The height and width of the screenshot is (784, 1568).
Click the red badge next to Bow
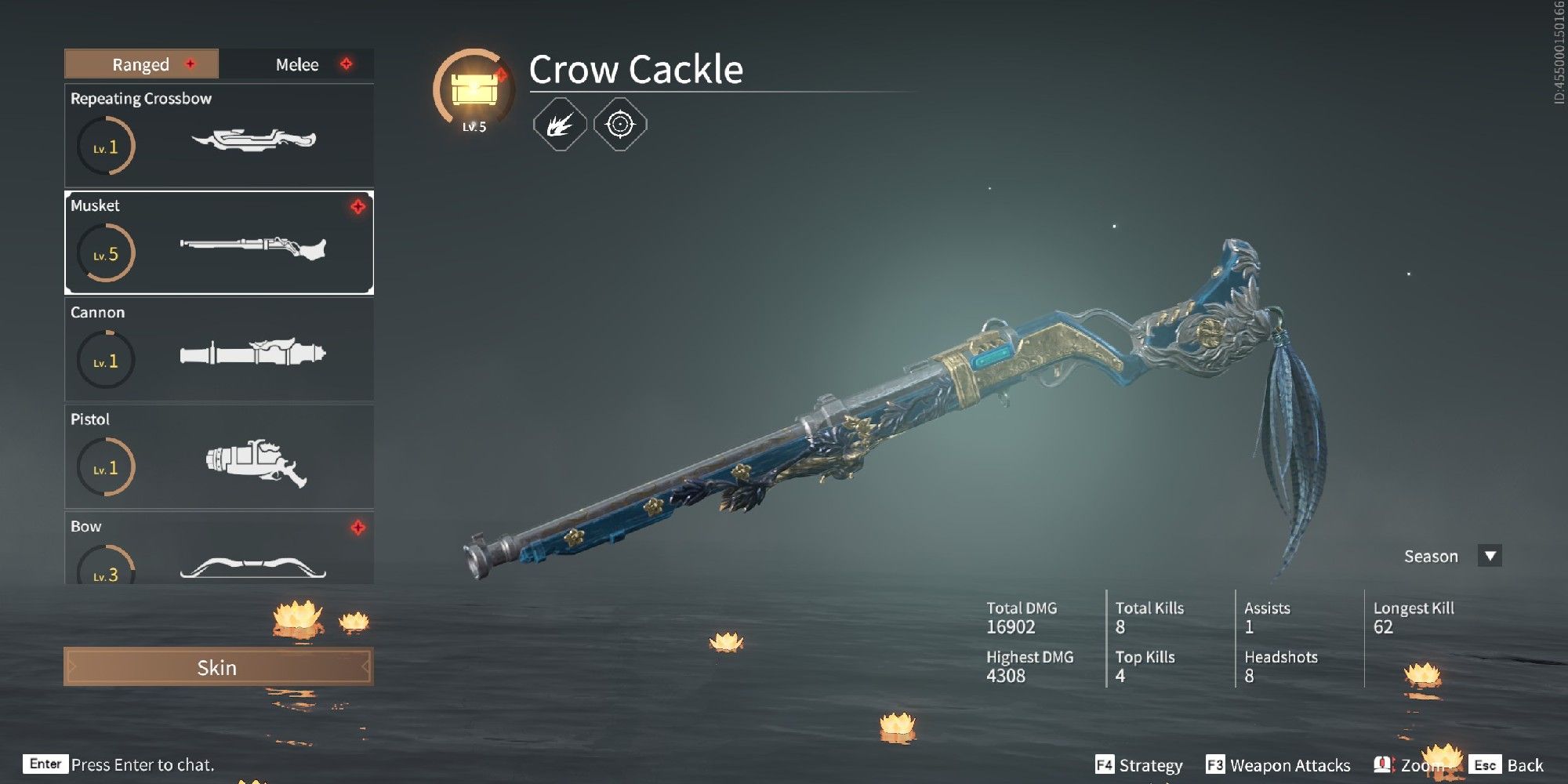pyautogui.click(x=358, y=527)
